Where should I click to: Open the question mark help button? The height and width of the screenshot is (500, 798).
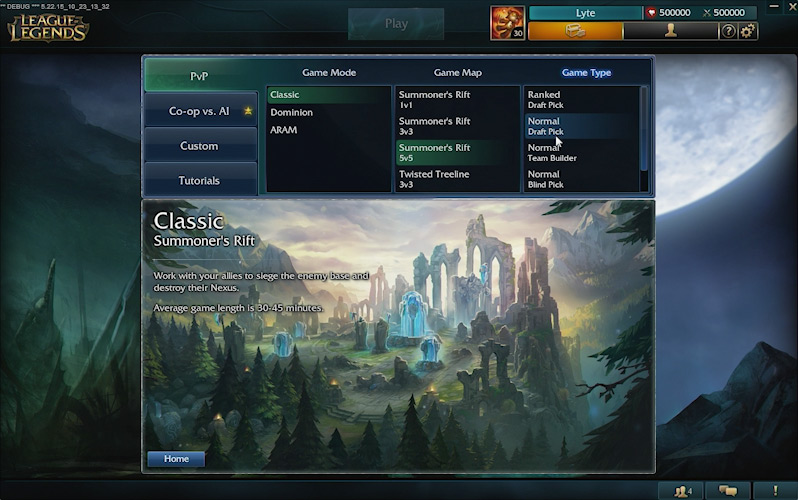(729, 31)
